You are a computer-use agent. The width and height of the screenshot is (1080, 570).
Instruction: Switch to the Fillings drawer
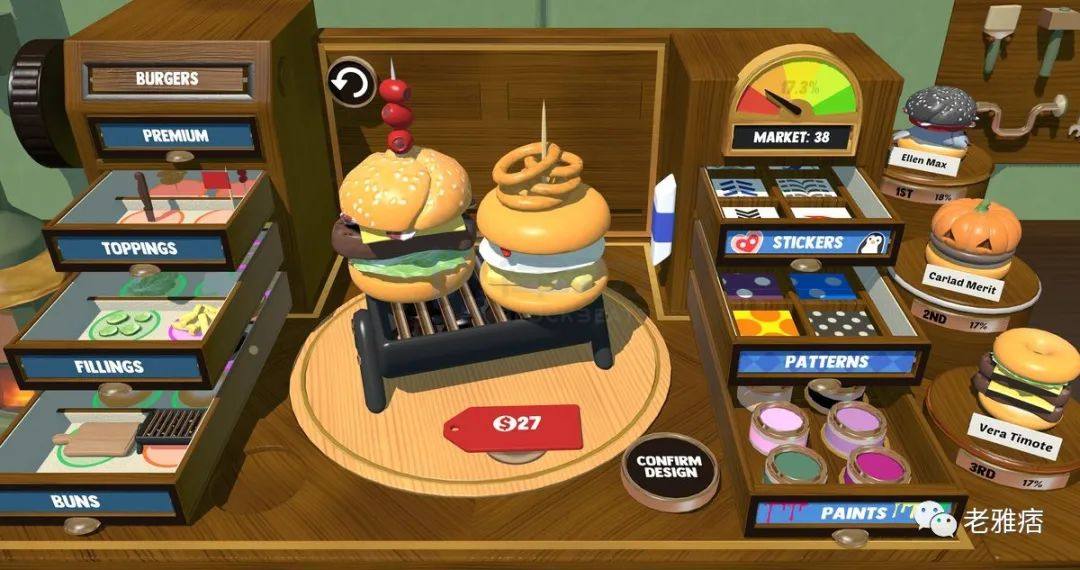tap(111, 366)
